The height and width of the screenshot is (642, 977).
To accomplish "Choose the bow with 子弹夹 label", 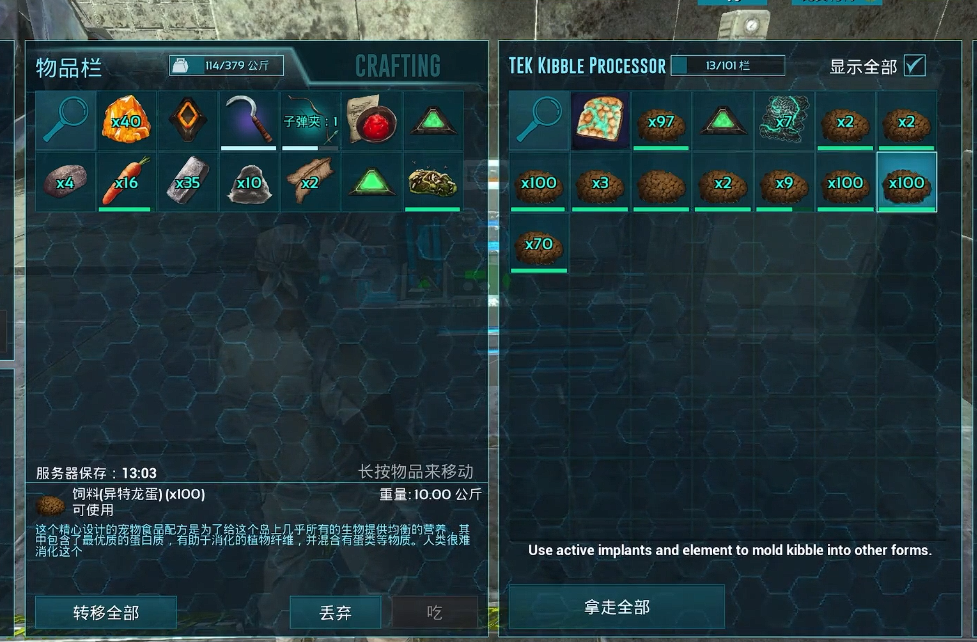I will coord(310,121).
